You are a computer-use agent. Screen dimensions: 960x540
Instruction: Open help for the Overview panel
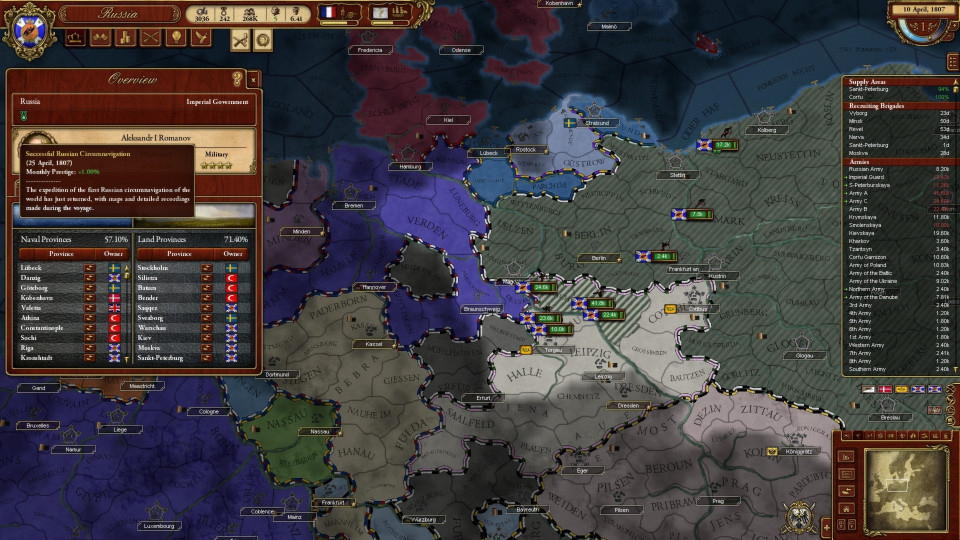(237, 78)
